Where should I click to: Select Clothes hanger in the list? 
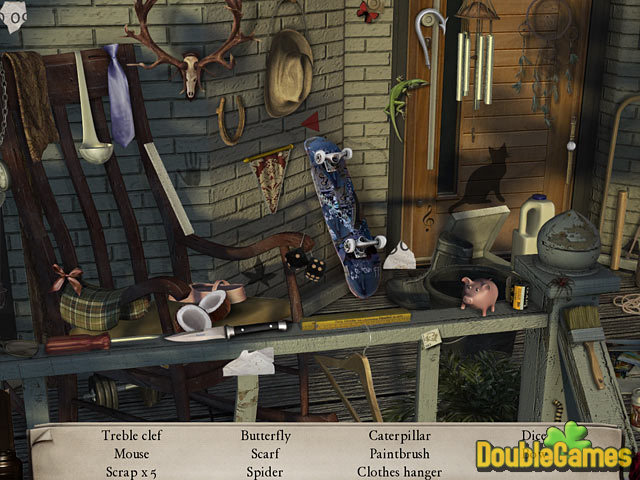[399, 472]
